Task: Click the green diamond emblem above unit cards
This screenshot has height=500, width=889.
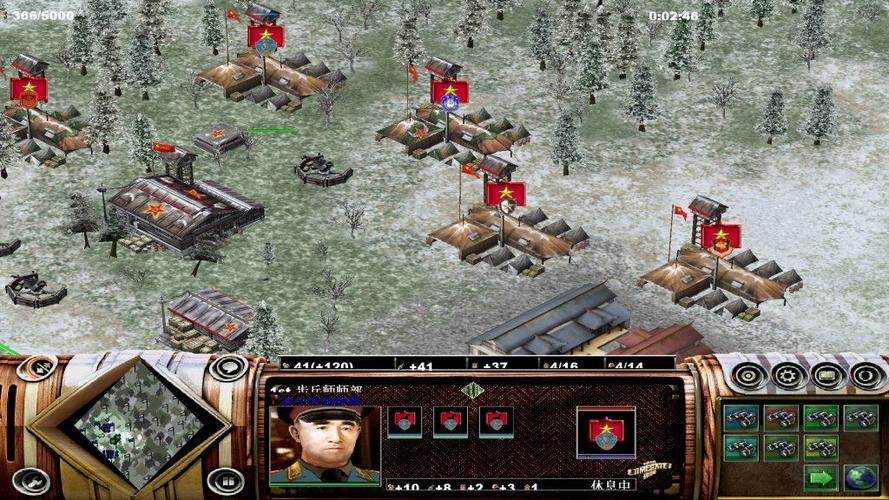Action: (x=472, y=390)
